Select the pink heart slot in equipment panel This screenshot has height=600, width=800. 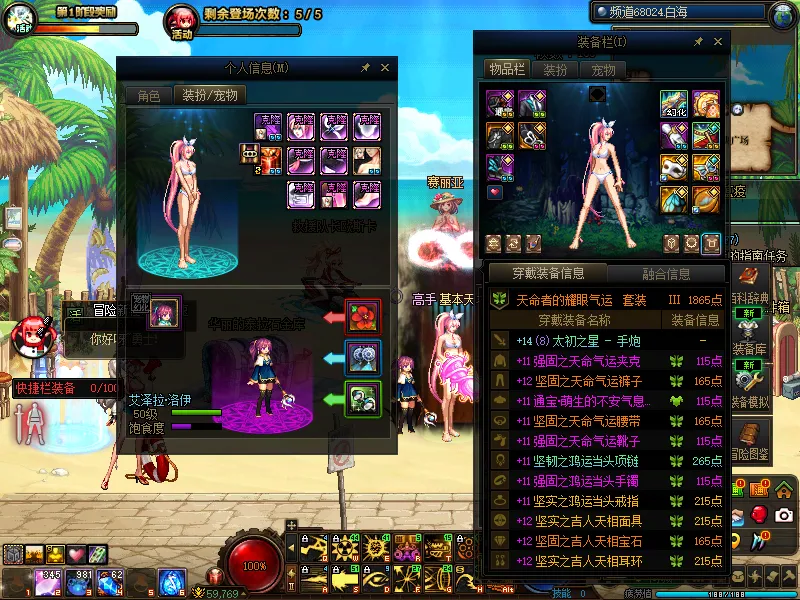click(x=494, y=191)
